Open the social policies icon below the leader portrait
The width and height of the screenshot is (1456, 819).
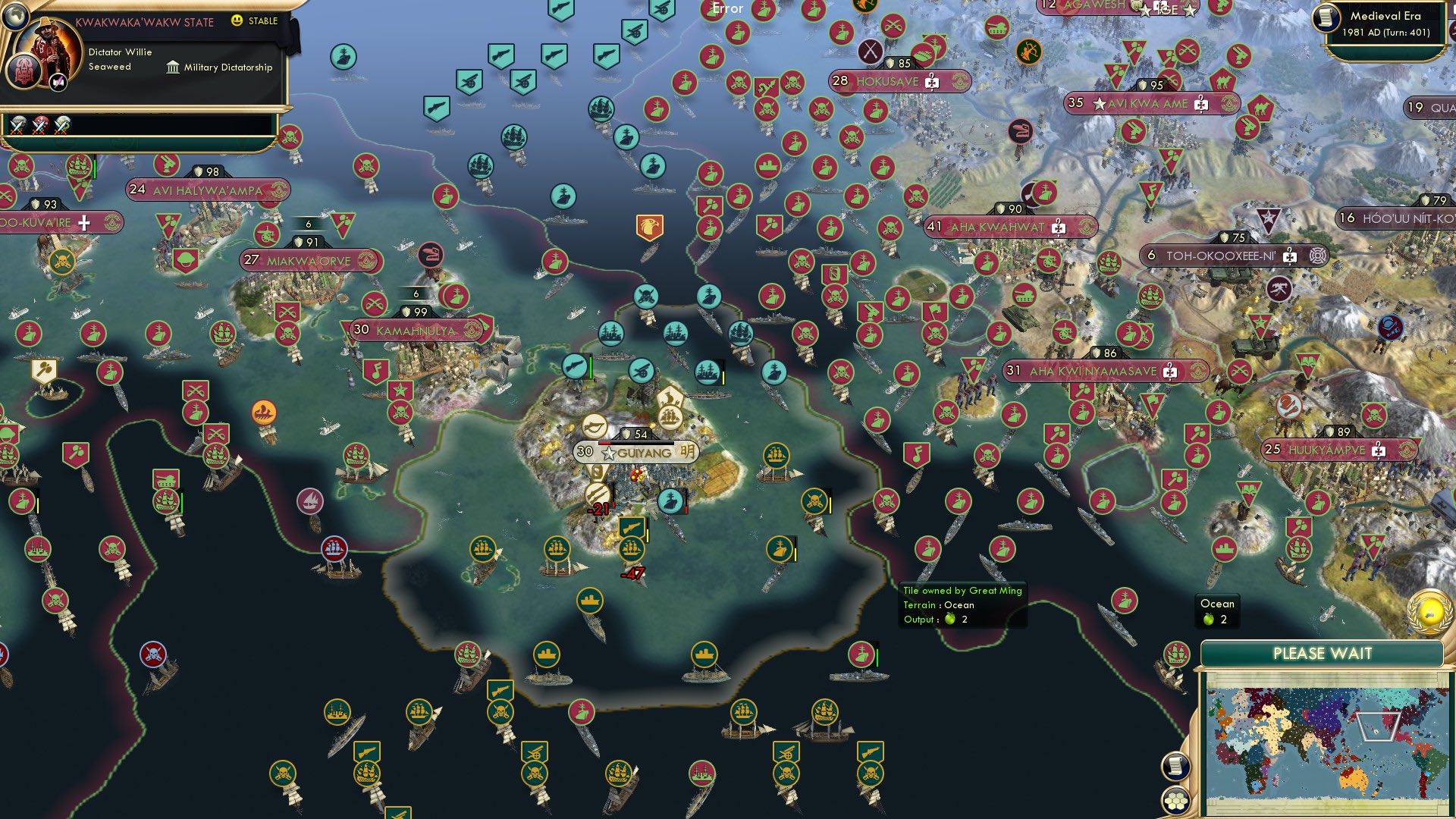[58, 82]
